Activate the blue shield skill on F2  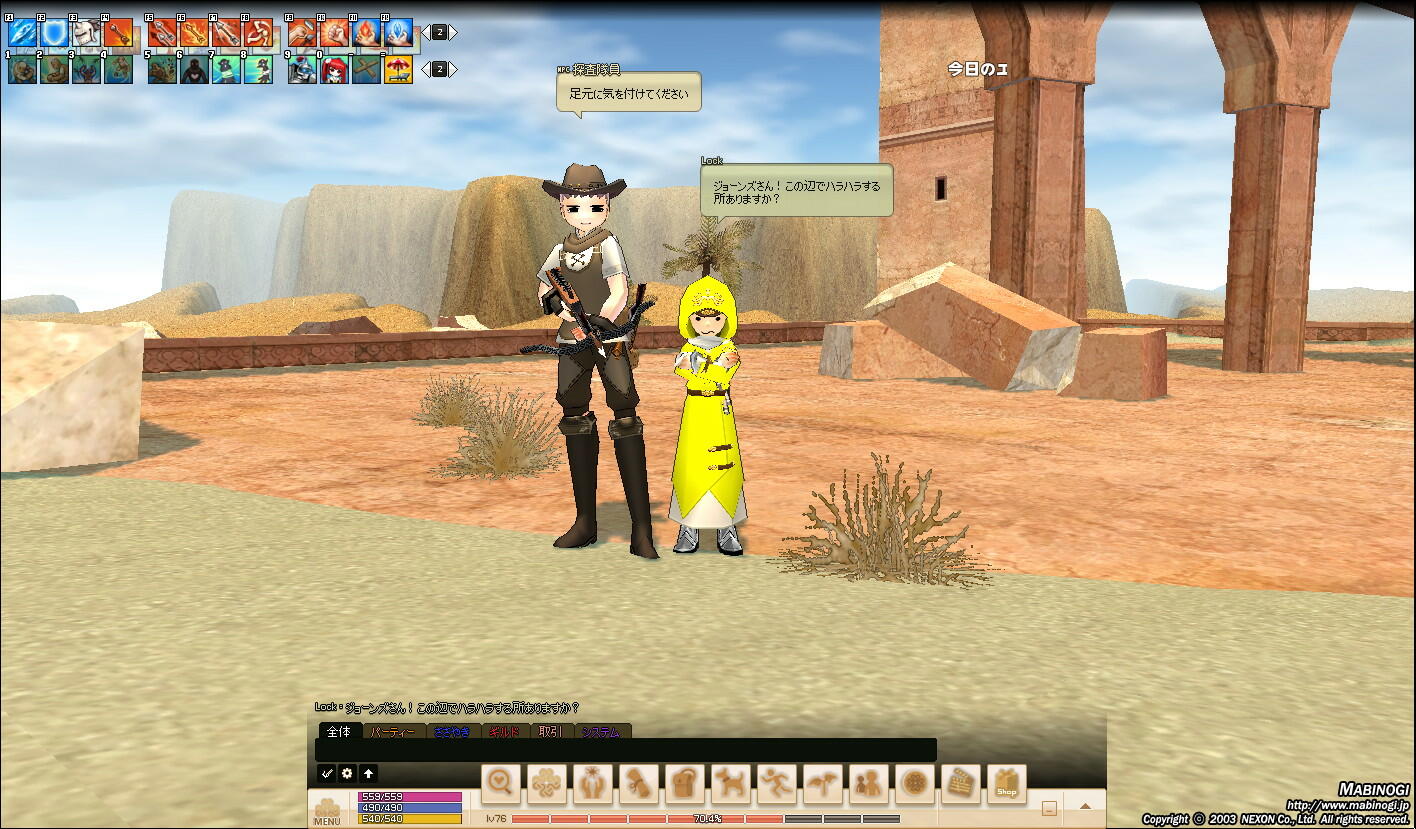(54, 33)
